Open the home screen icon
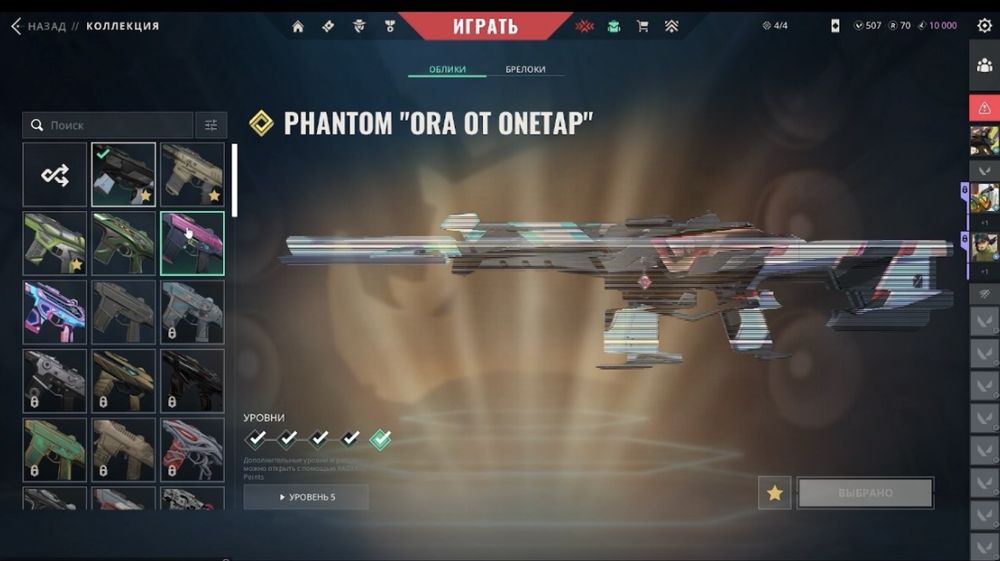The height and width of the screenshot is (561, 1000). point(298,26)
